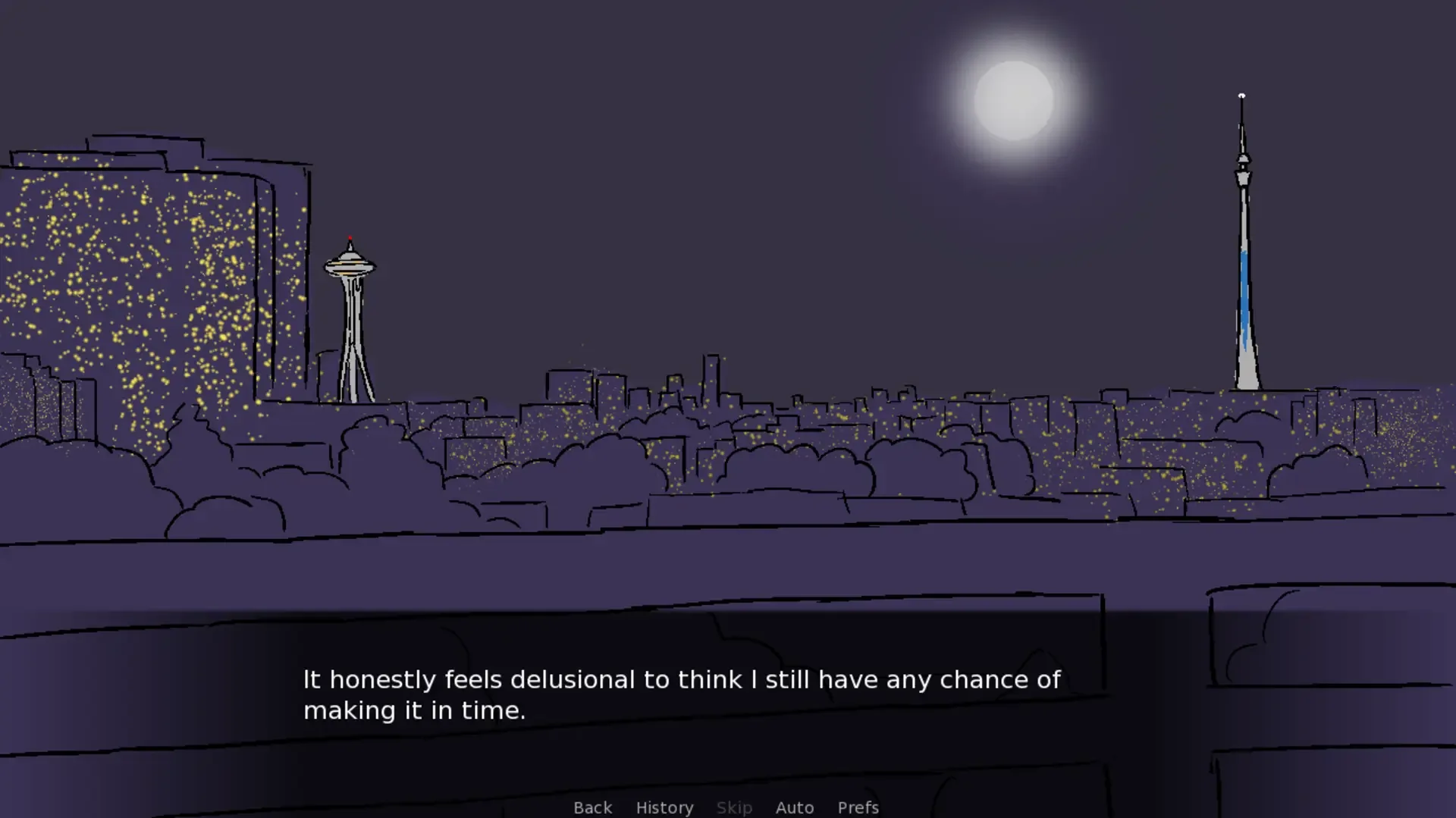This screenshot has height=818, width=1456.
Task: Open Prefs to adjust text speed
Action: click(x=857, y=807)
